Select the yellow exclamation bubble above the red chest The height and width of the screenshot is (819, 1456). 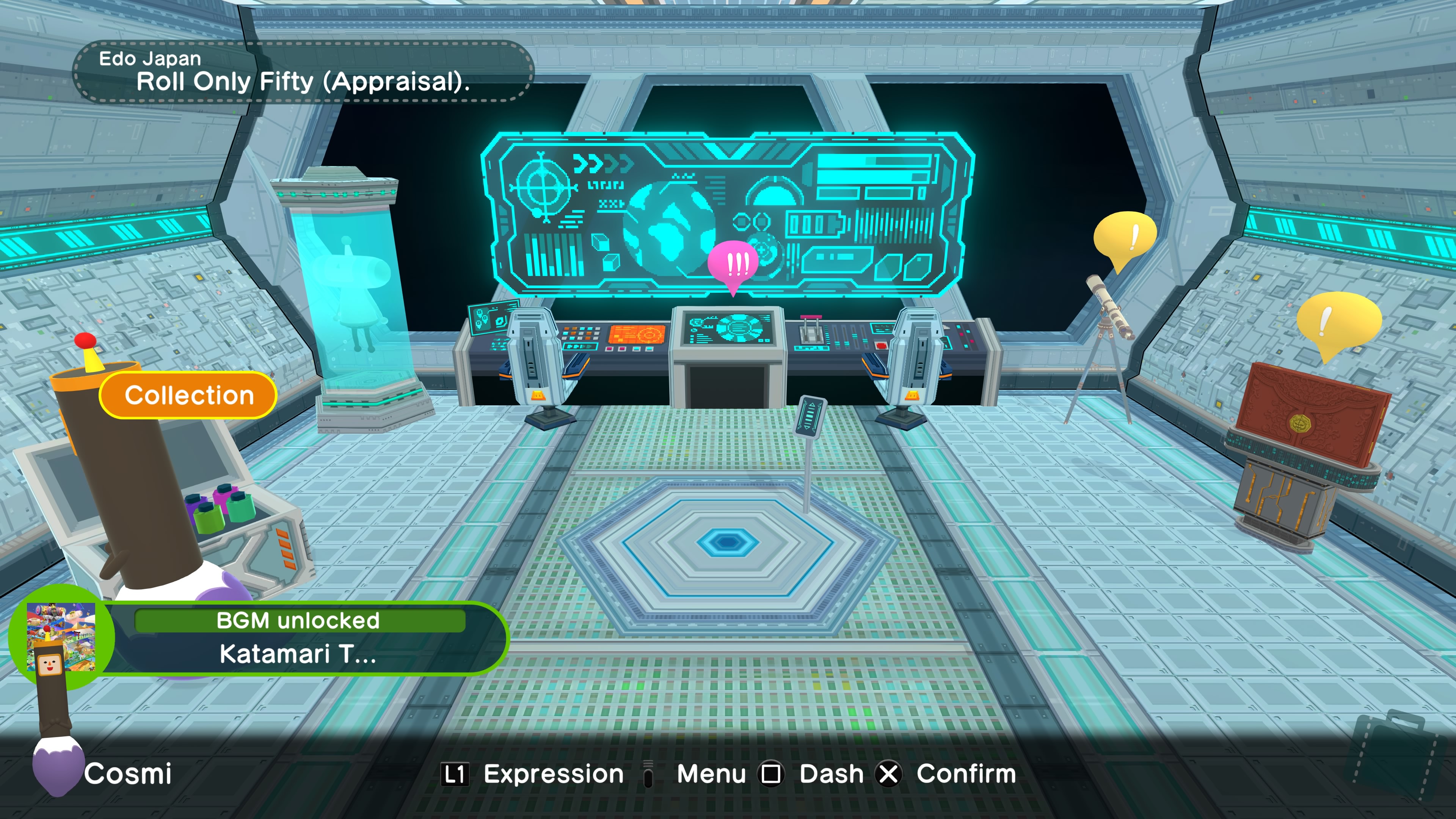click(x=1338, y=322)
